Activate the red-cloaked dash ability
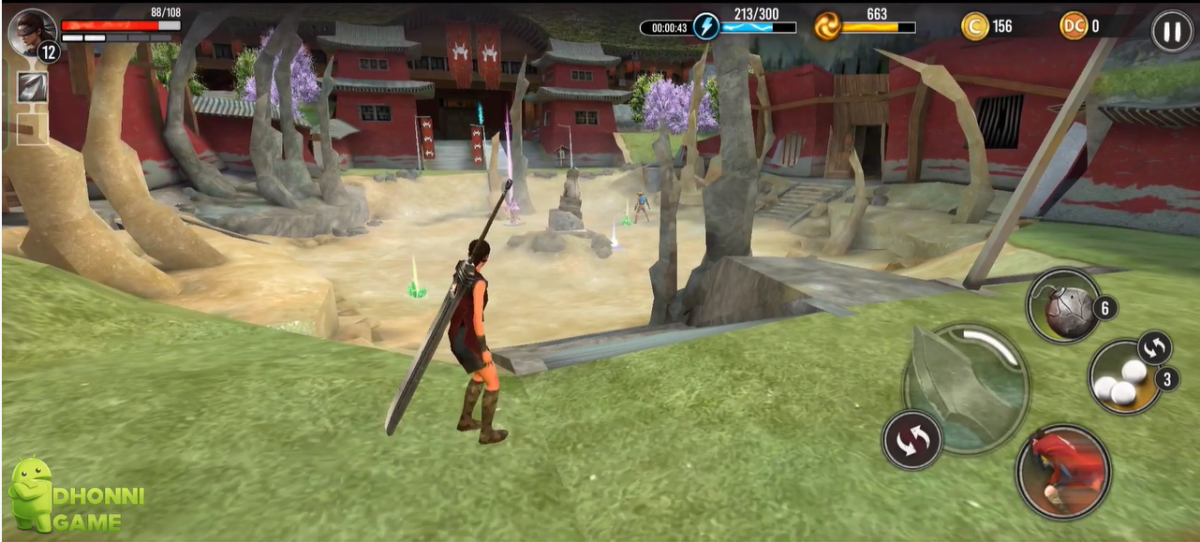 [x=1063, y=471]
